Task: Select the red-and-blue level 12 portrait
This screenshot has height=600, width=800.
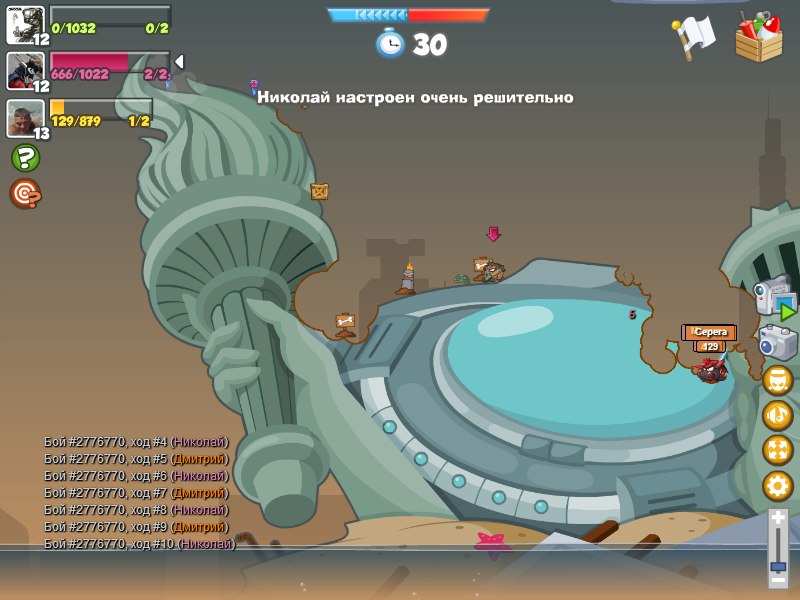Action: click(x=25, y=70)
